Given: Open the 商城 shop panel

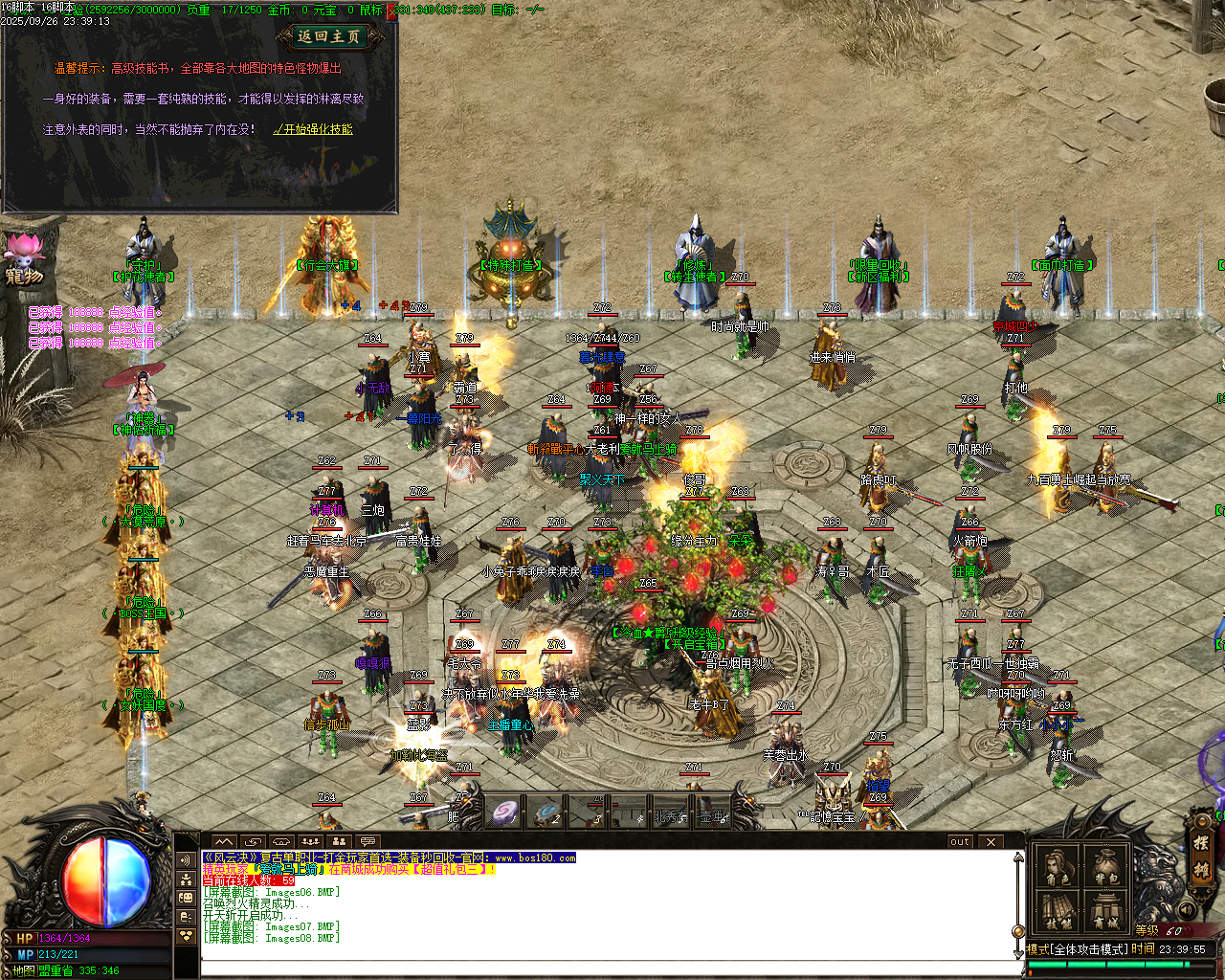Looking at the screenshot, I should tap(1105, 910).
